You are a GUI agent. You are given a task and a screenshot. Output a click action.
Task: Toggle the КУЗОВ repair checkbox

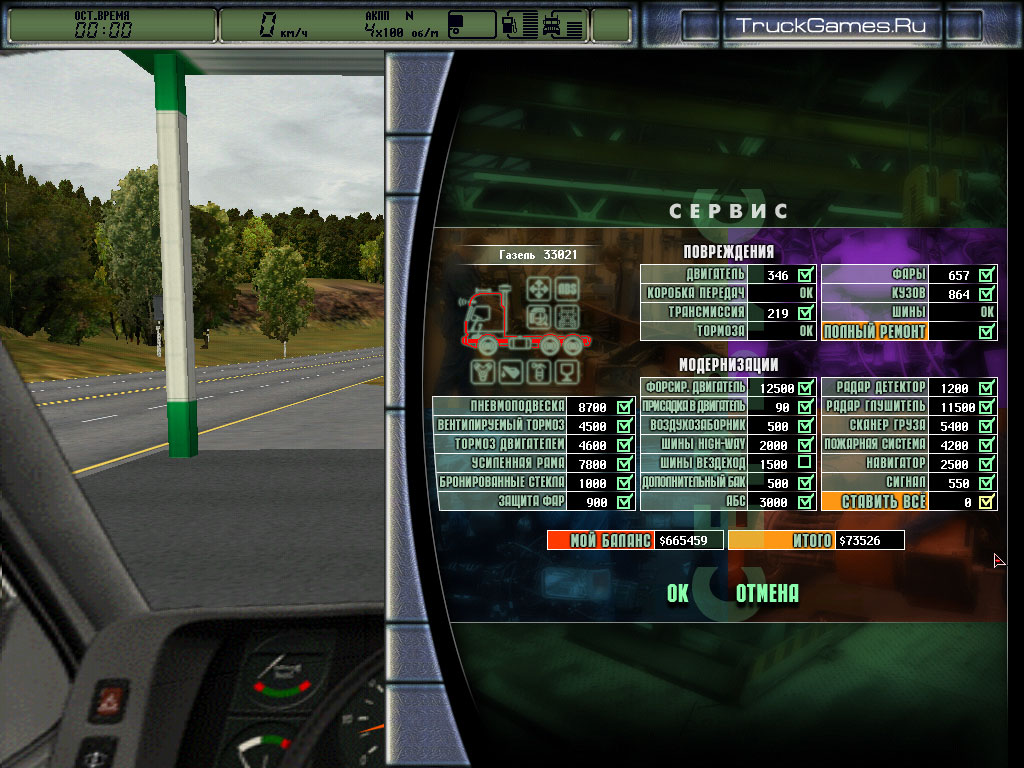[x=987, y=293]
